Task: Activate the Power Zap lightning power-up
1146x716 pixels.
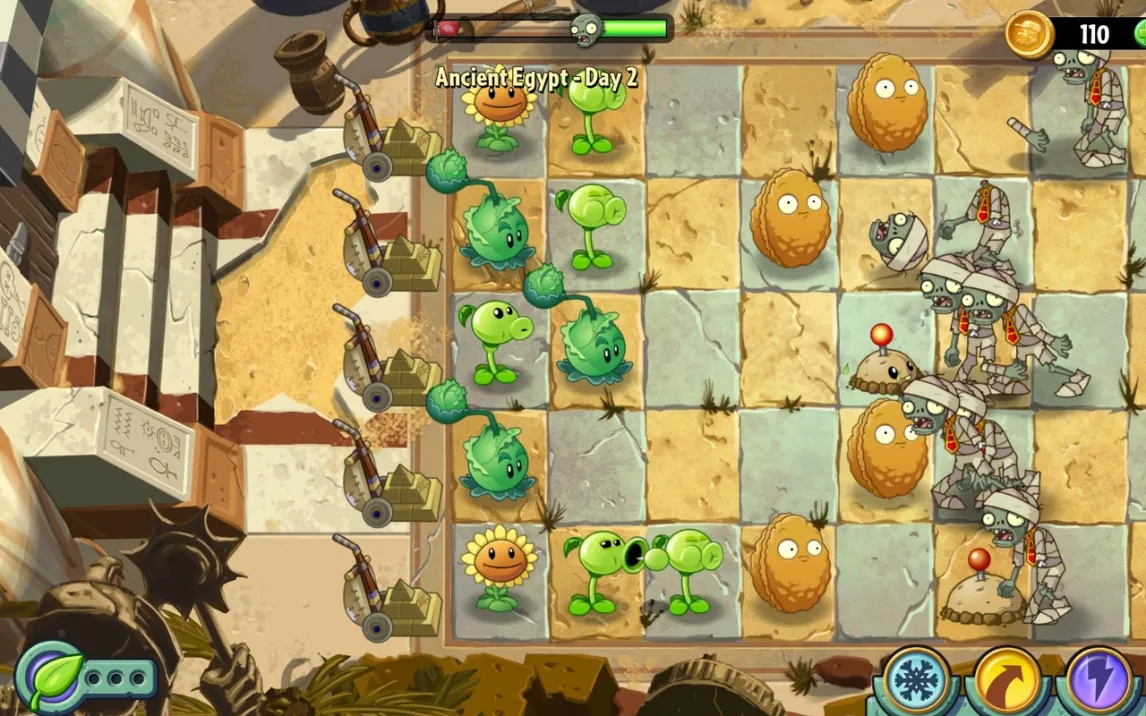Action: point(1098,681)
